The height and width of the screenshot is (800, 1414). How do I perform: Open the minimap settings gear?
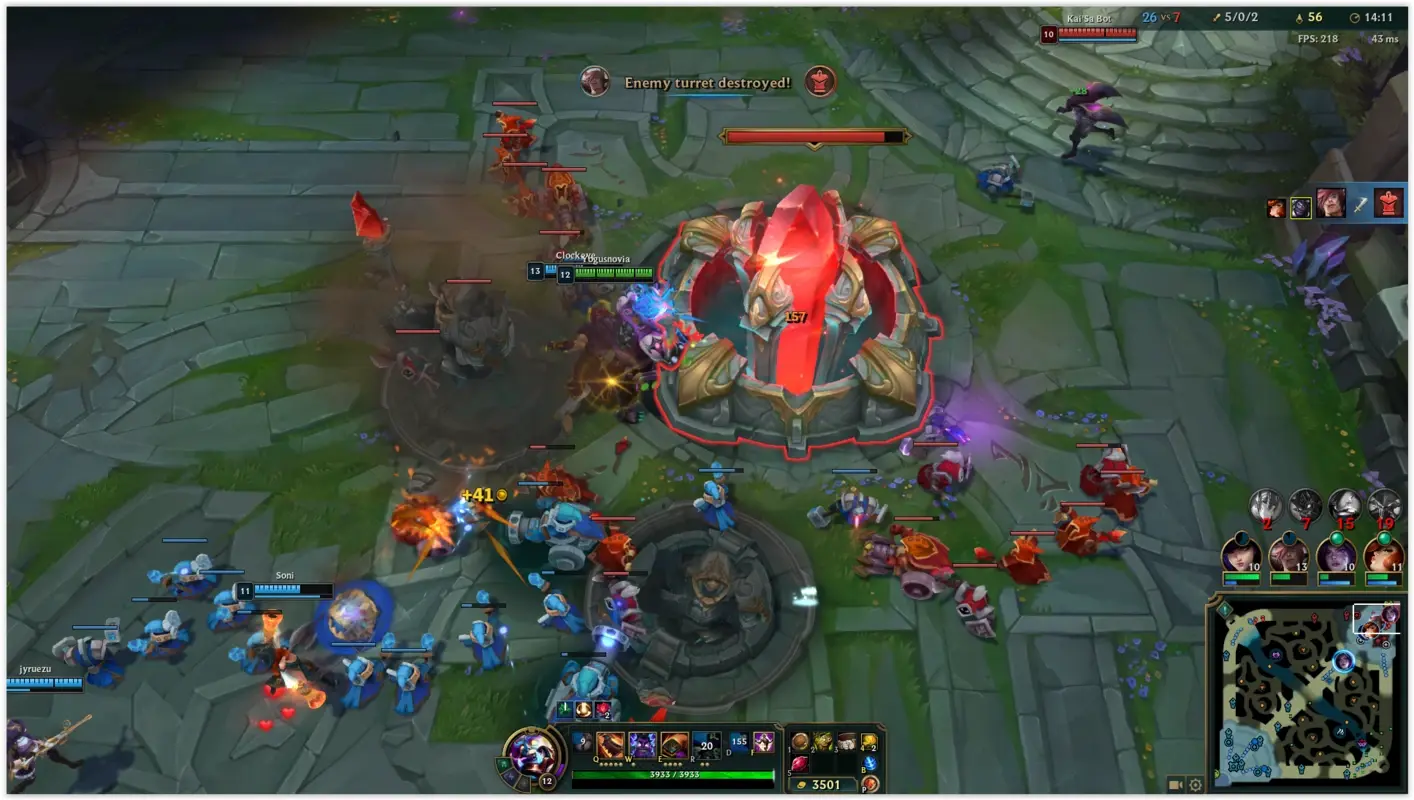1195,785
